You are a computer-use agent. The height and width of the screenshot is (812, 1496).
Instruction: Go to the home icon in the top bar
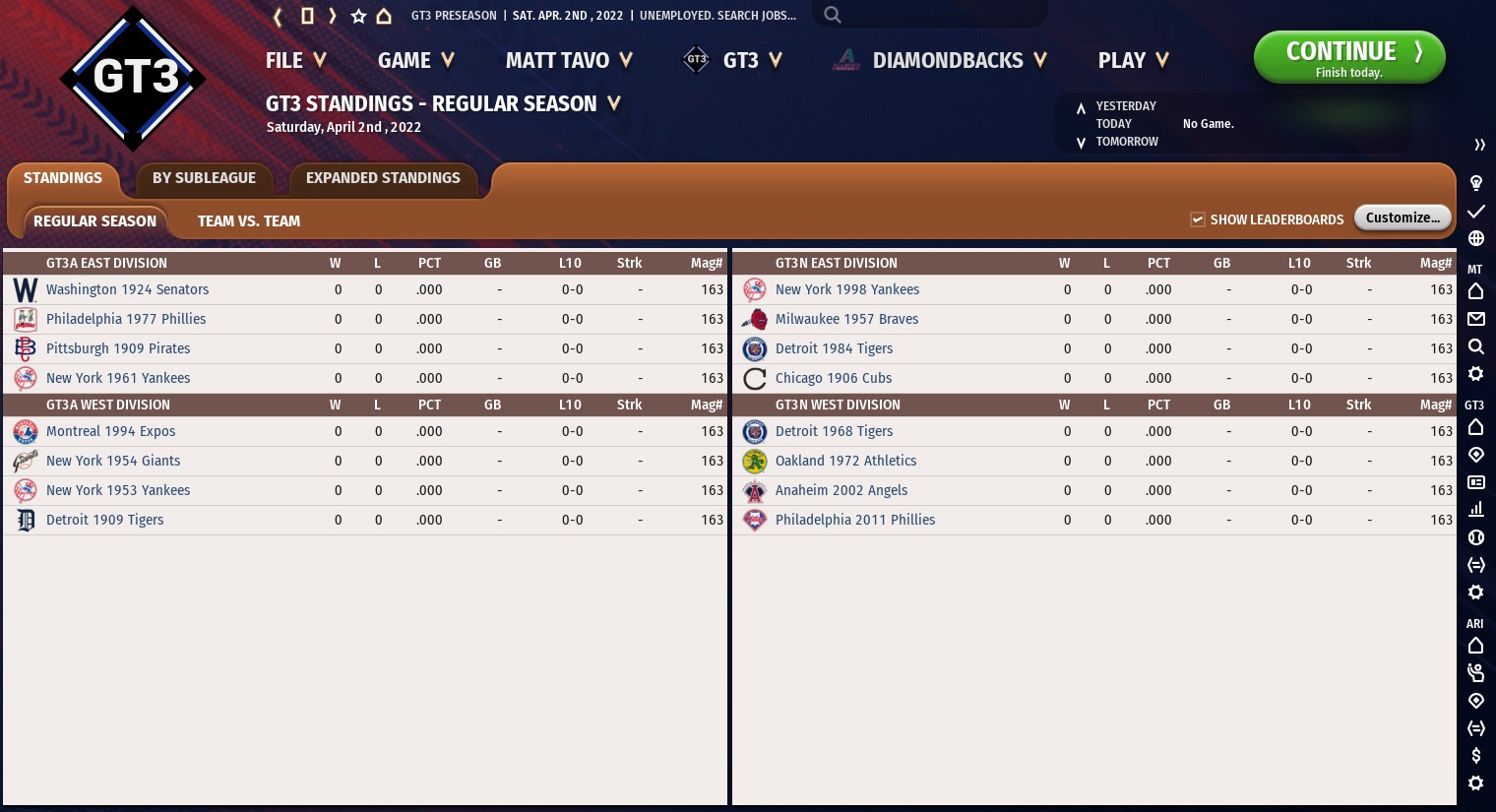point(384,16)
